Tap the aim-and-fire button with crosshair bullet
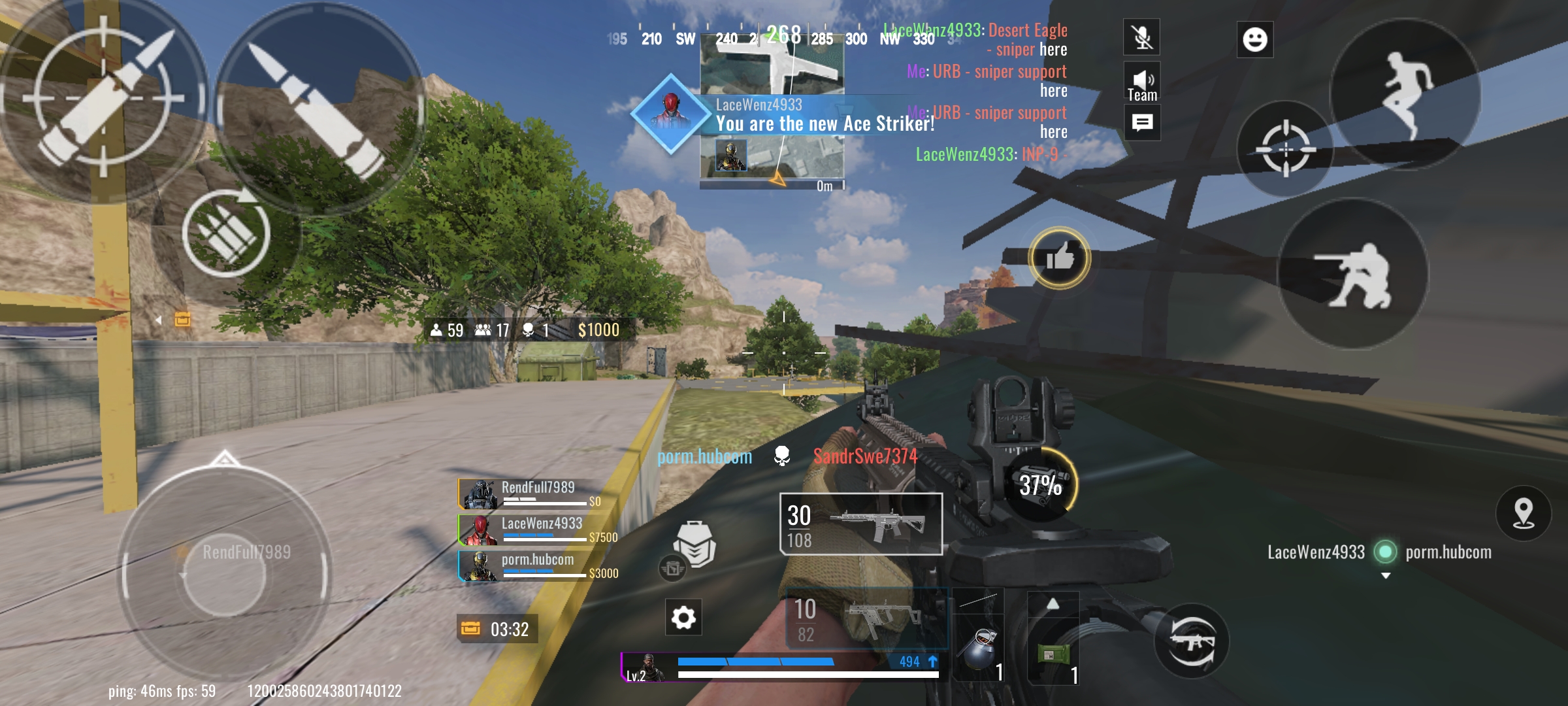The image size is (1568, 706). [x=103, y=98]
